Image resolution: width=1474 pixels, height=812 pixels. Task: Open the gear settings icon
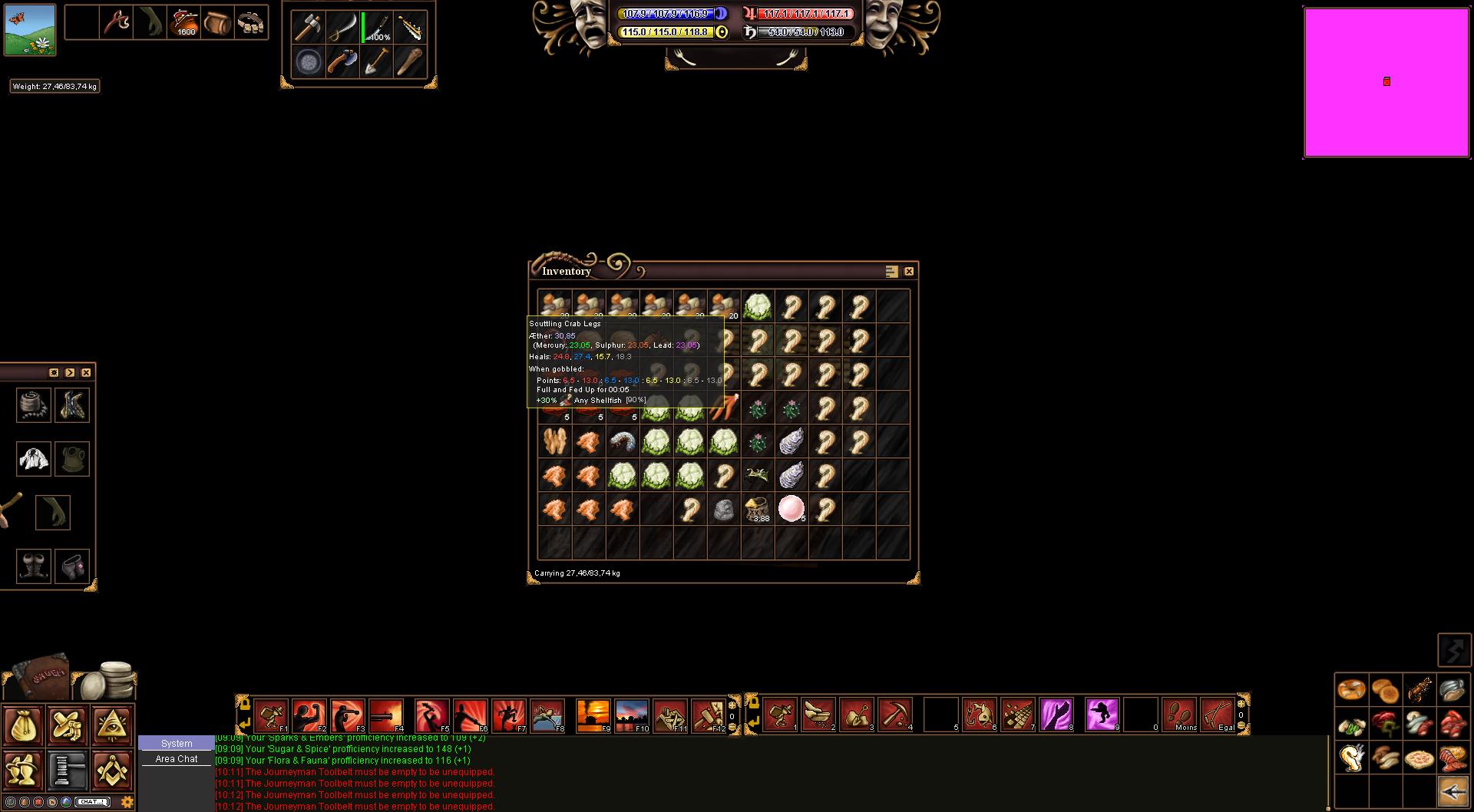click(x=127, y=802)
